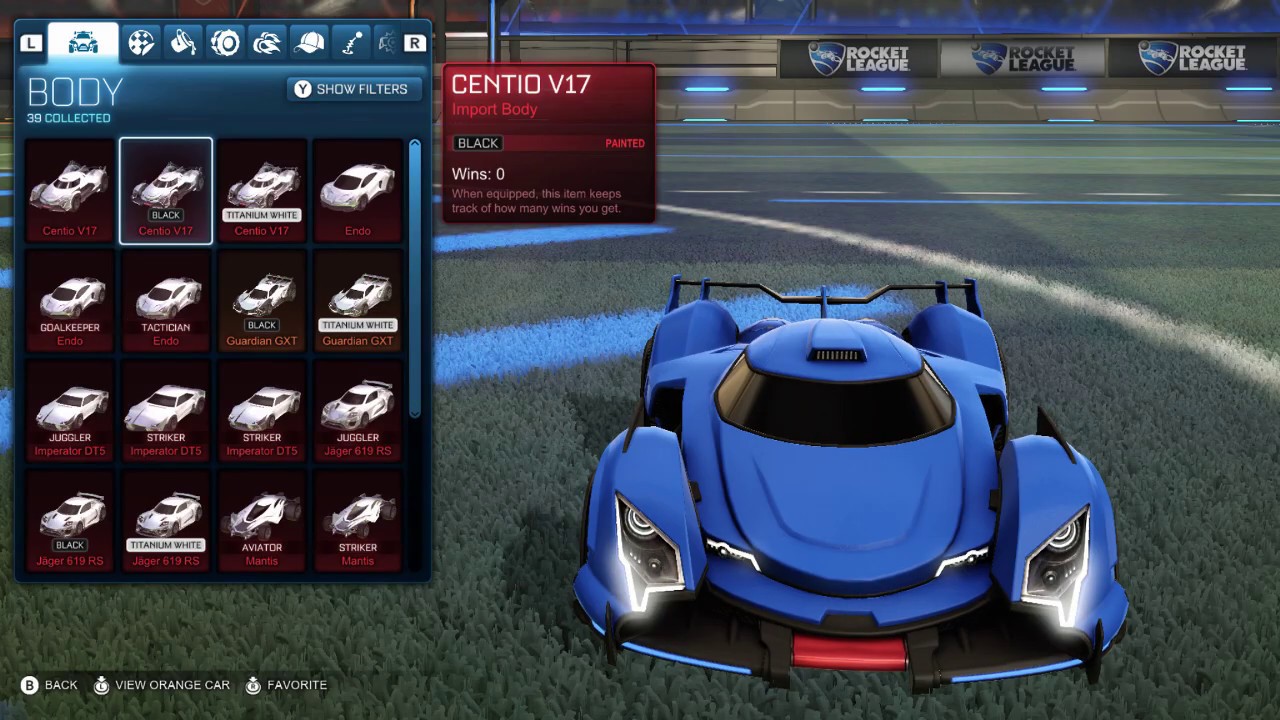This screenshot has width=1280, height=720.
Task: Select the Black Jäger 619 RS
Action: [70, 520]
